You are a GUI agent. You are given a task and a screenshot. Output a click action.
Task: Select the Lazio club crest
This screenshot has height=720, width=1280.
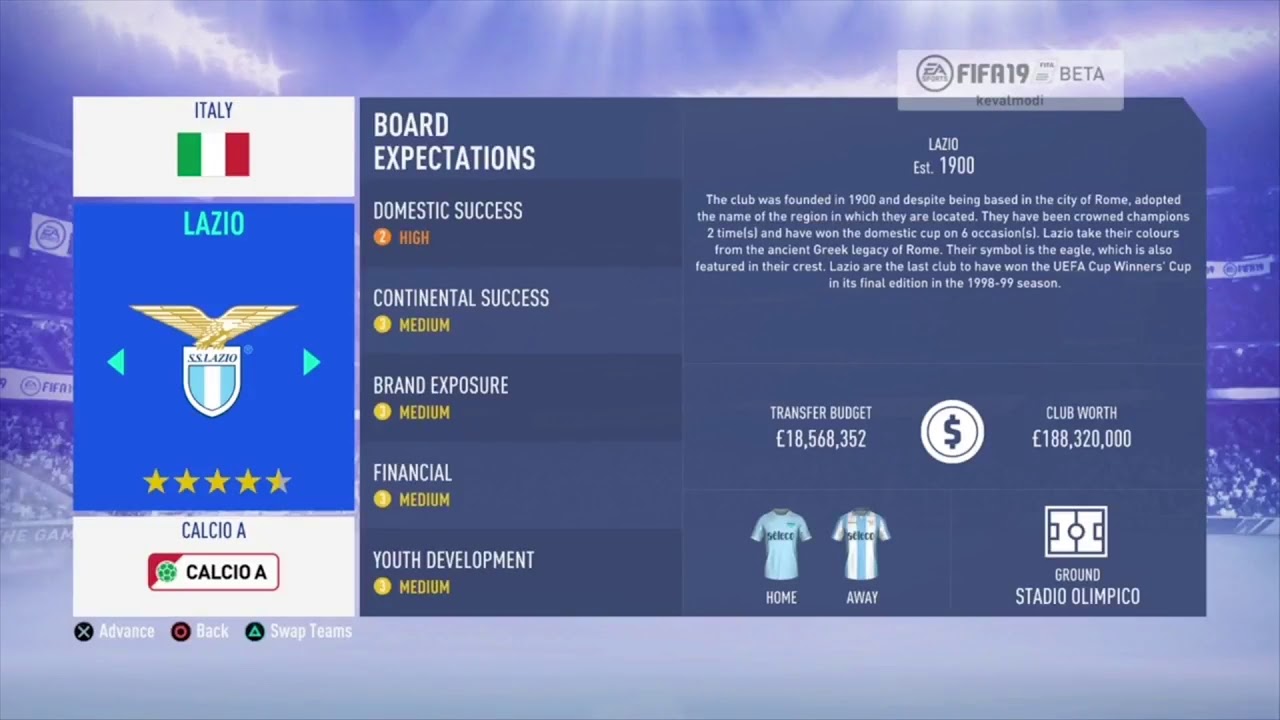pyautogui.click(x=213, y=362)
